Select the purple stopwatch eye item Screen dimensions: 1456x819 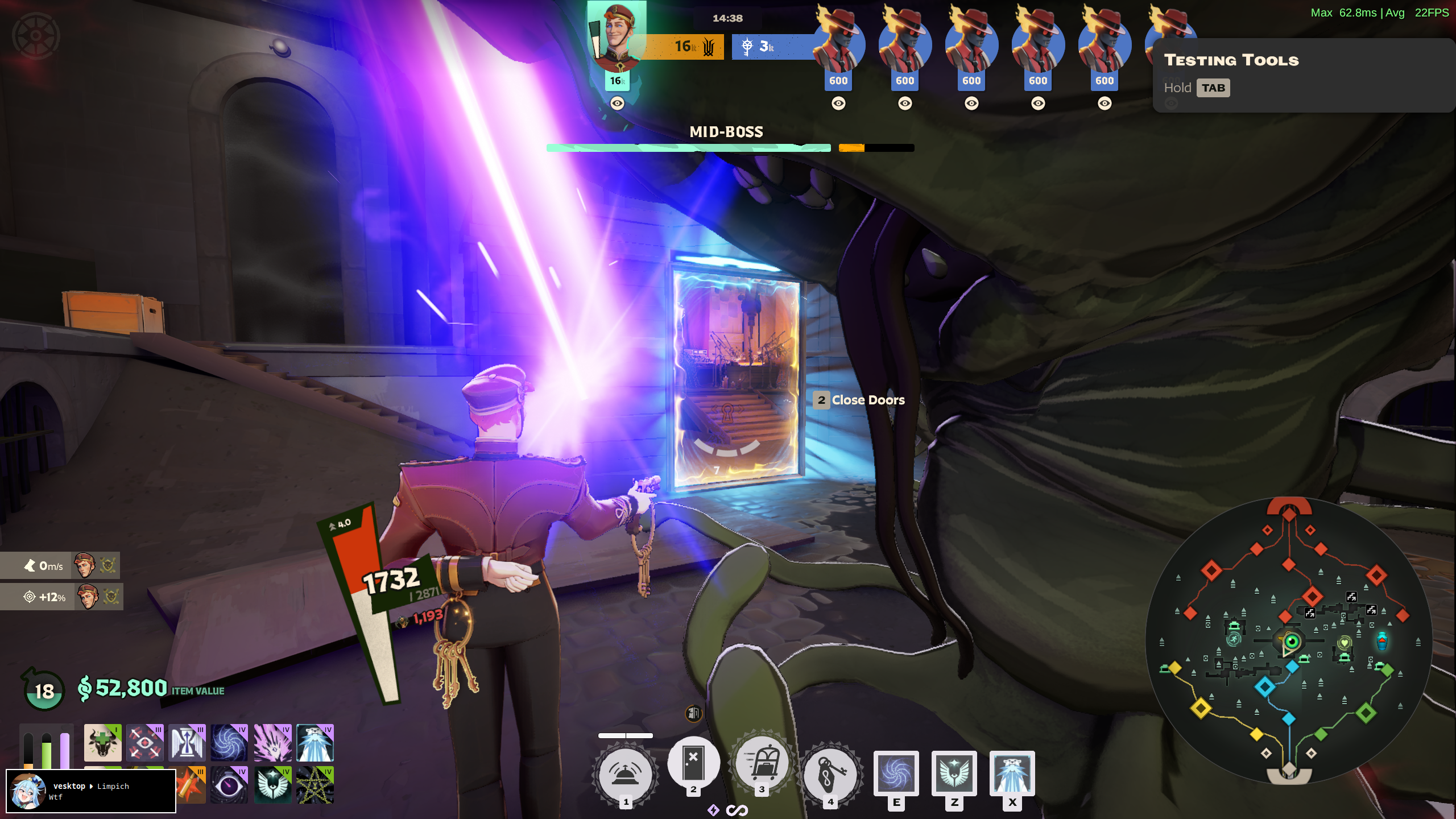[x=229, y=785]
